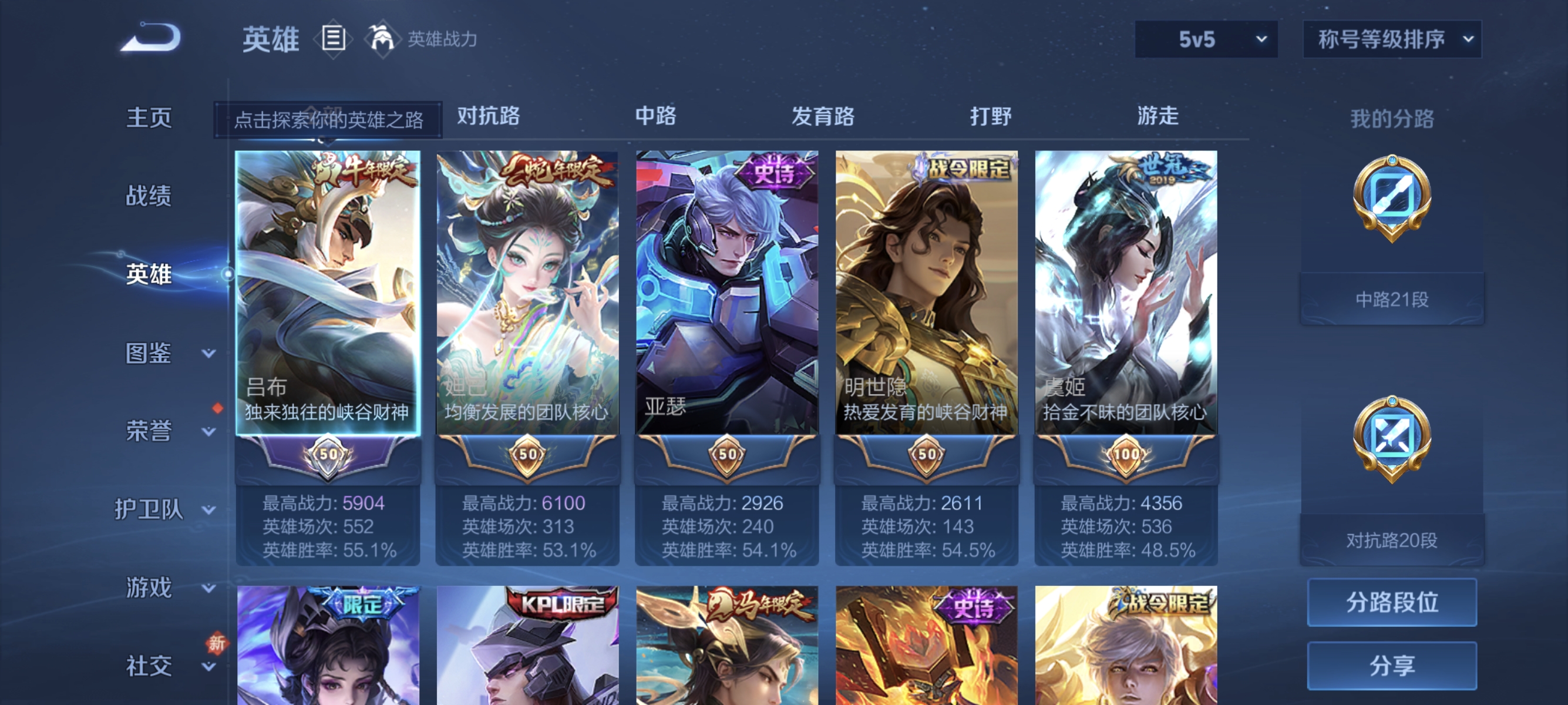Click the 分路段位 button
This screenshot has height=705, width=1568.
tap(1392, 603)
